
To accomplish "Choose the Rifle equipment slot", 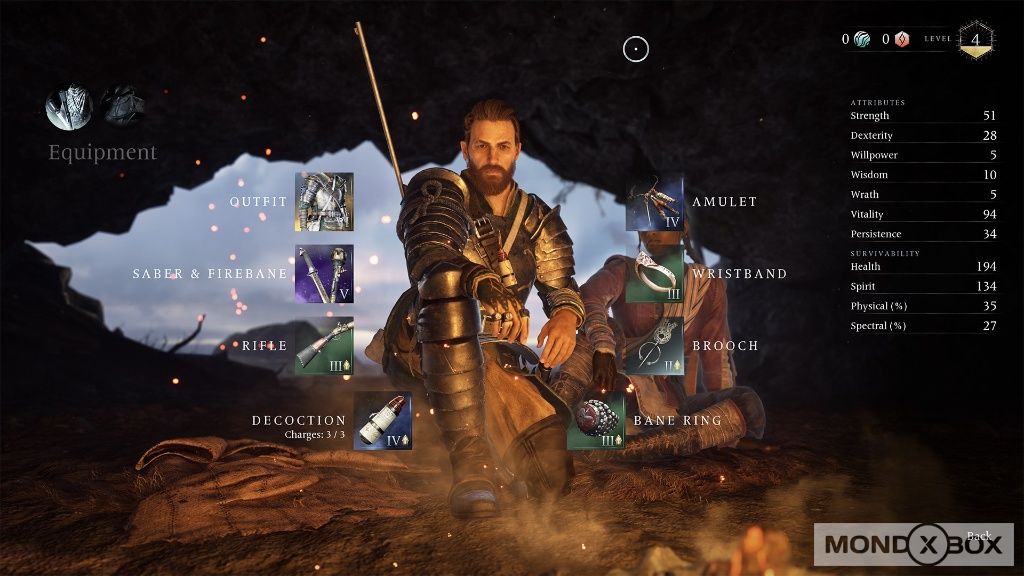I will [x=324, y=346].
